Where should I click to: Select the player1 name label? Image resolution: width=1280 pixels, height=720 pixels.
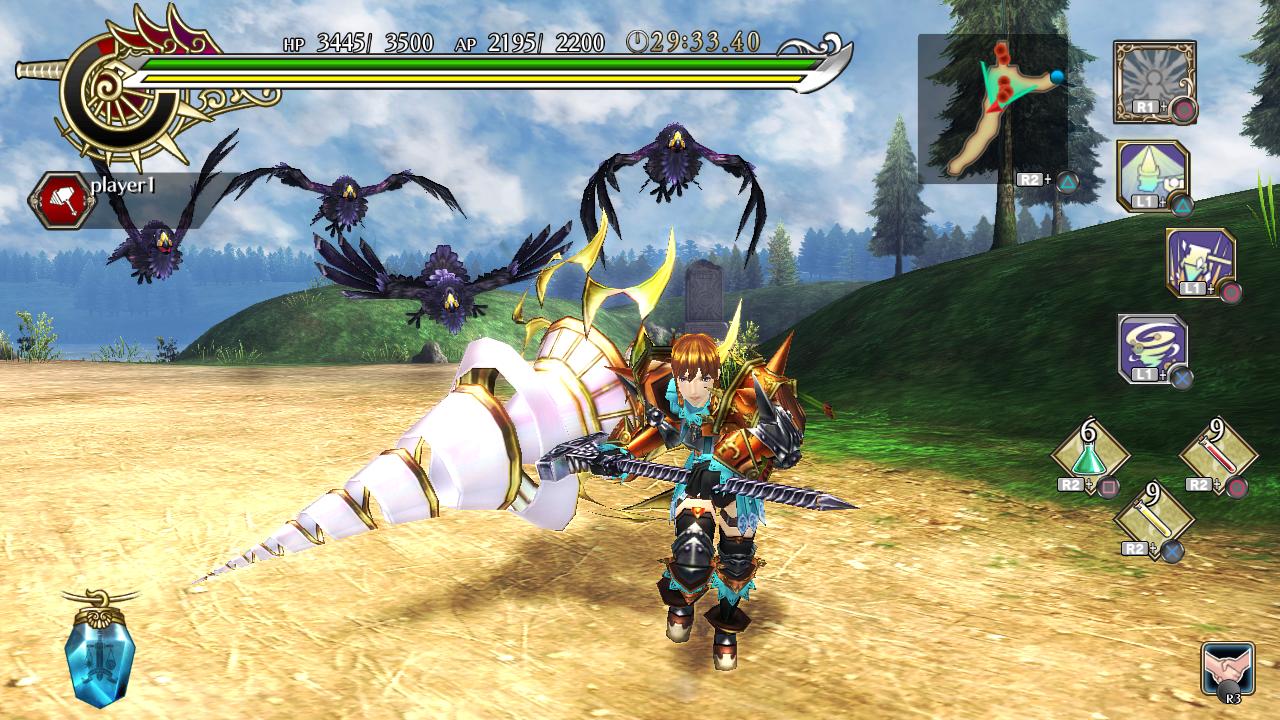click(x=122, y=184)
